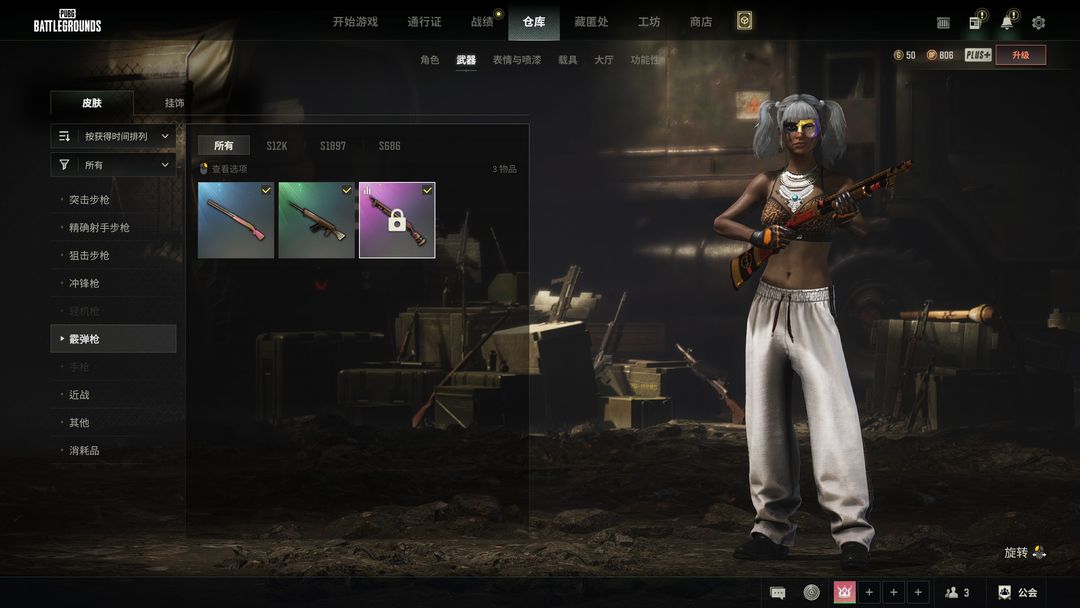Screen dimensions: 1080x608
Task: Open the 按获得时间排列 sort dropdown
Action: [x=113, y=136]
